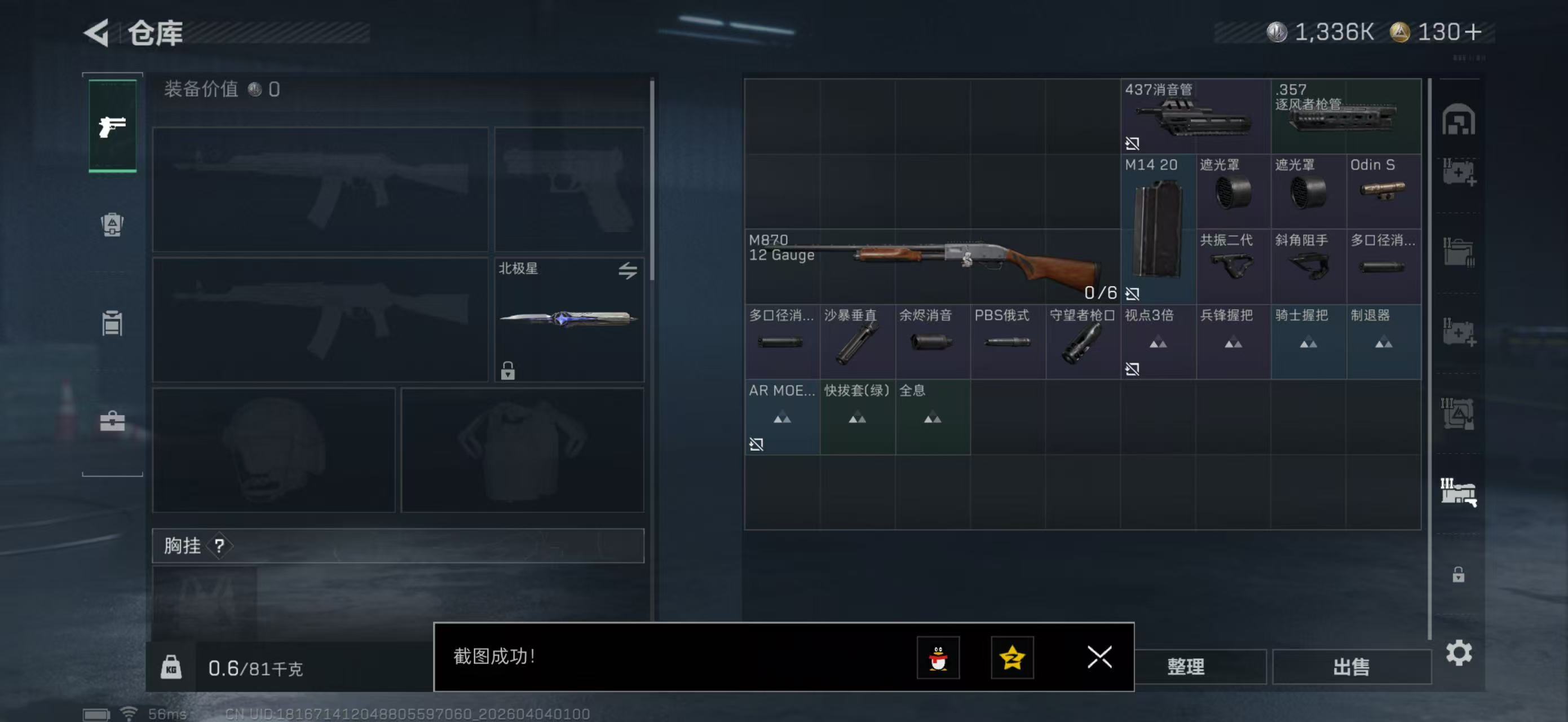The width and height of the screenshot is (1568, 722).
Task: Choose the .357 逐风者枪管 barrel
Action: pyautogui.click(x=1345, y=116)
